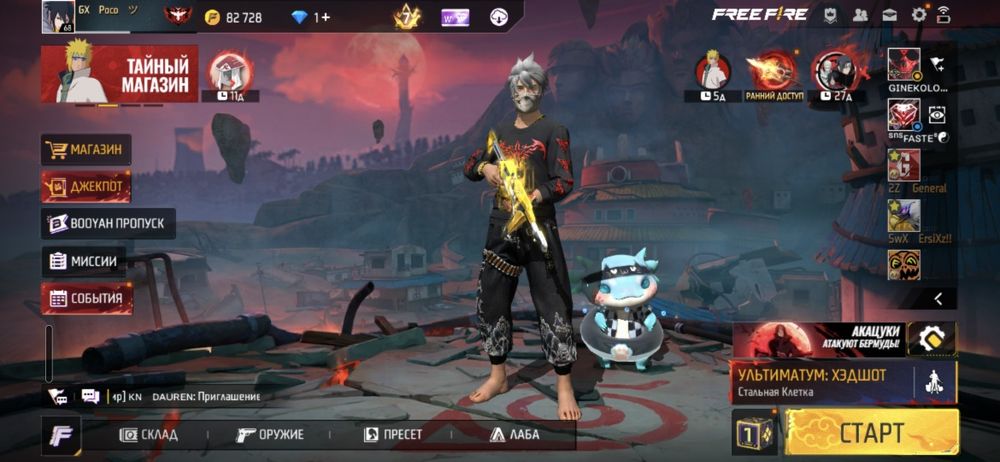Tap the yellow СТАРТ button

[871, 433]
